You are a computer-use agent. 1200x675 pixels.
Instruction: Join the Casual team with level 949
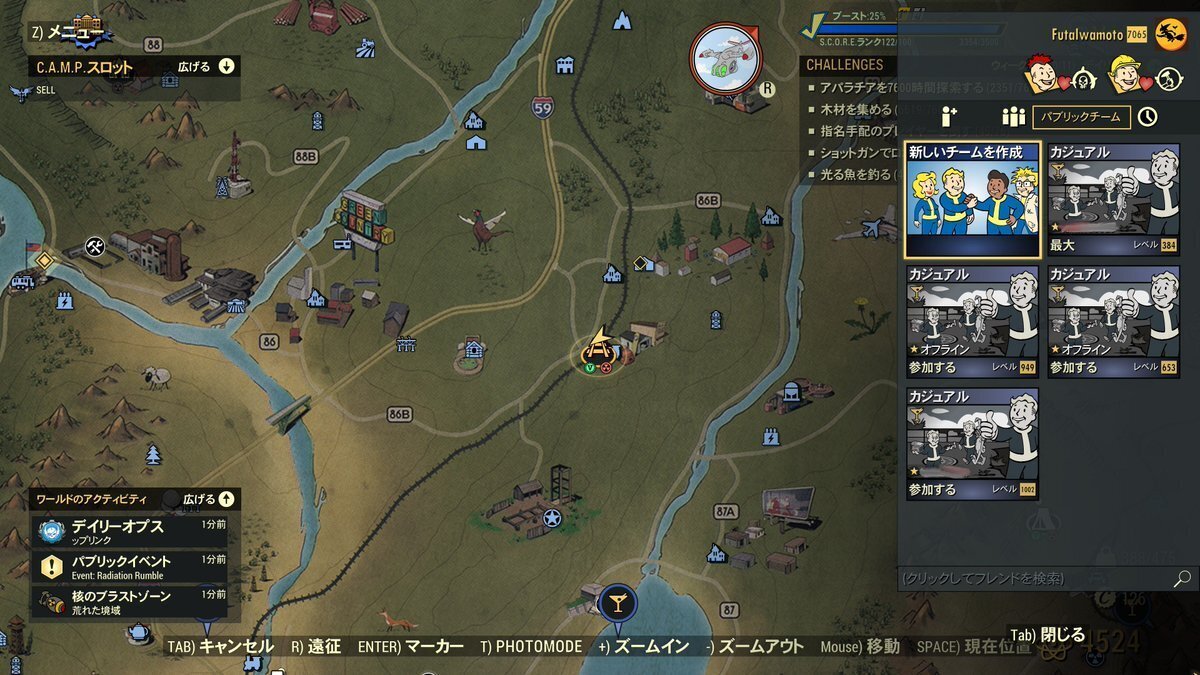click(x=972, y=322)
